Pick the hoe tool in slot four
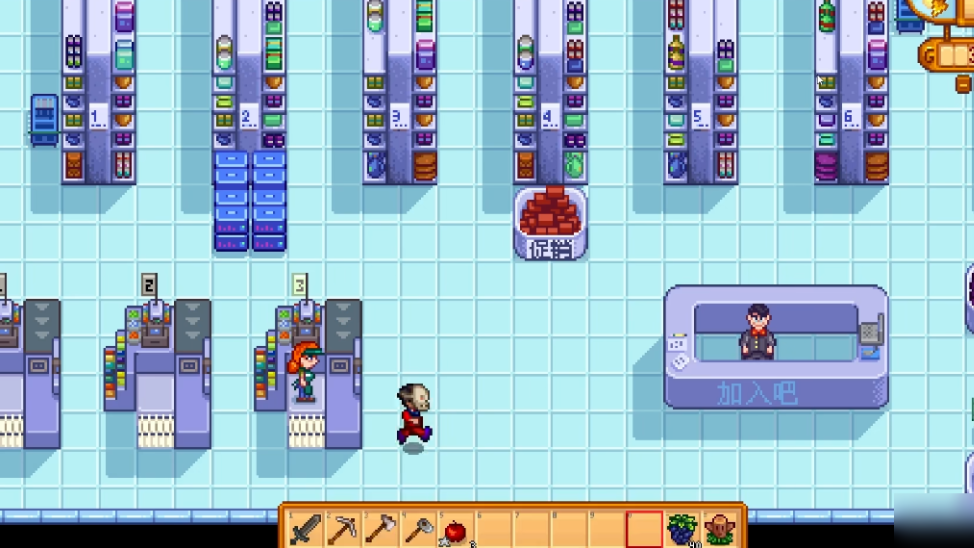This screenshot has height=548, width=974. coord(419,529)
